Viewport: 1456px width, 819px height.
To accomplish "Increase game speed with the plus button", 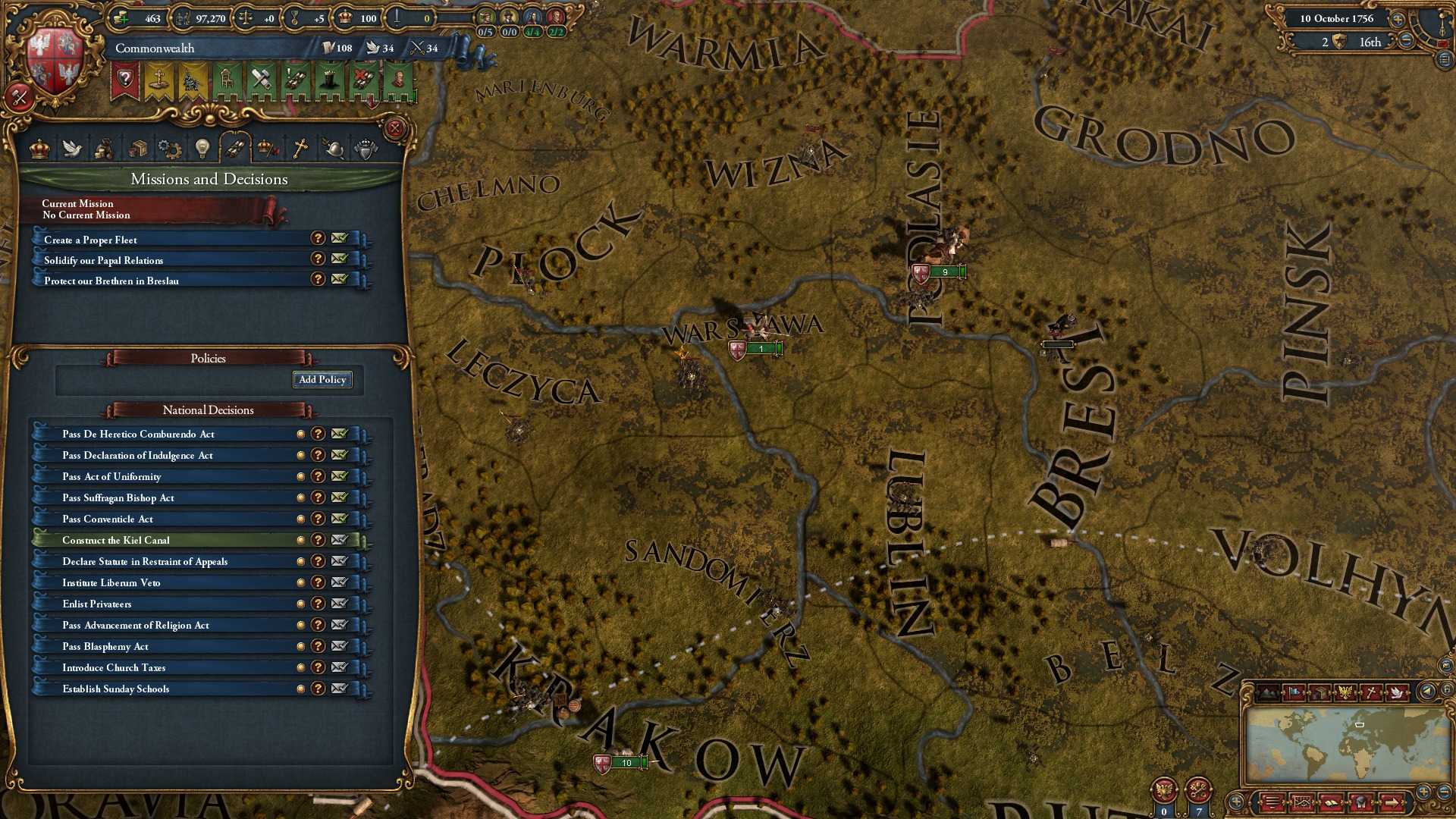I will (1398, 20).
